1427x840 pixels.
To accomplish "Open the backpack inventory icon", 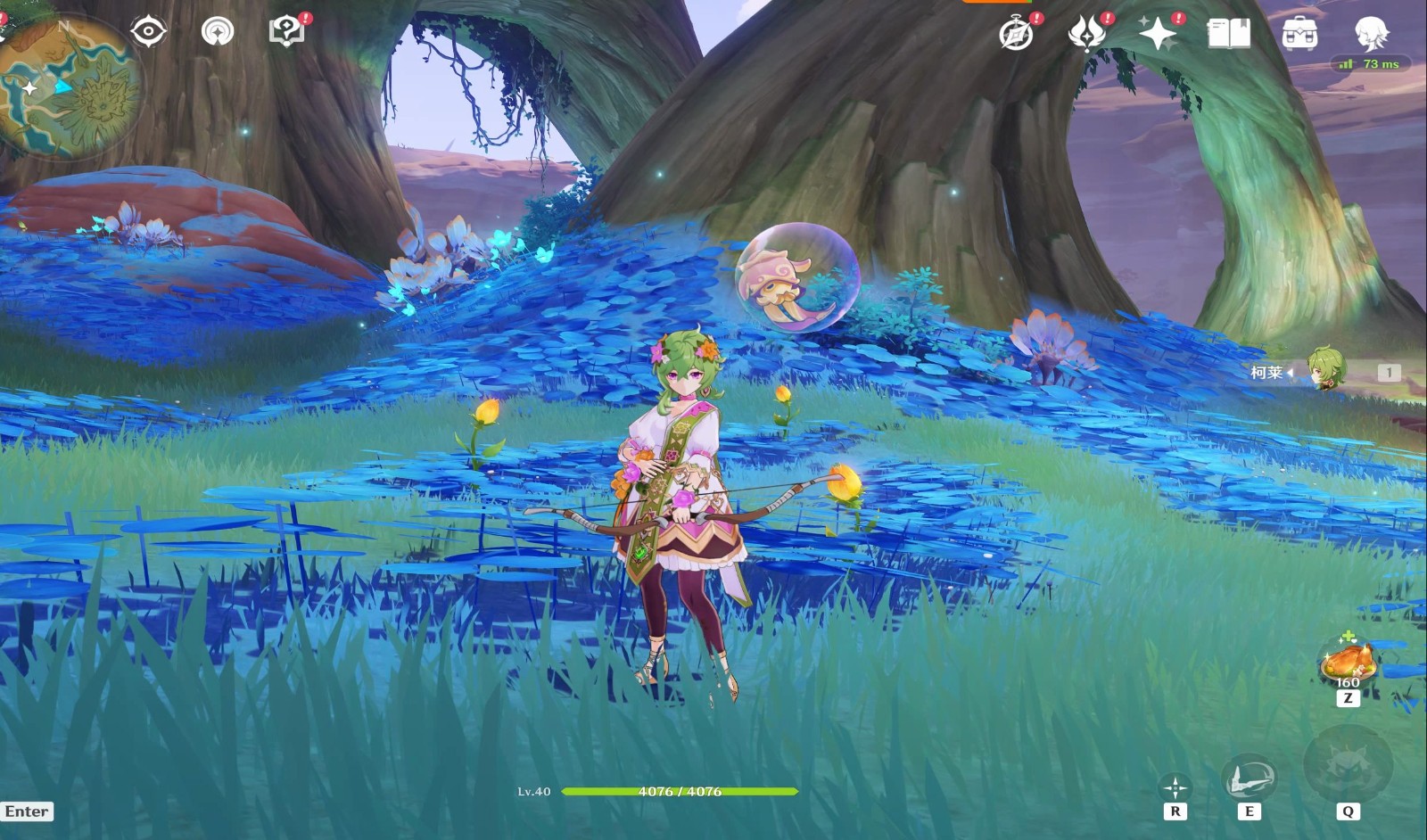I will 1299,34.
